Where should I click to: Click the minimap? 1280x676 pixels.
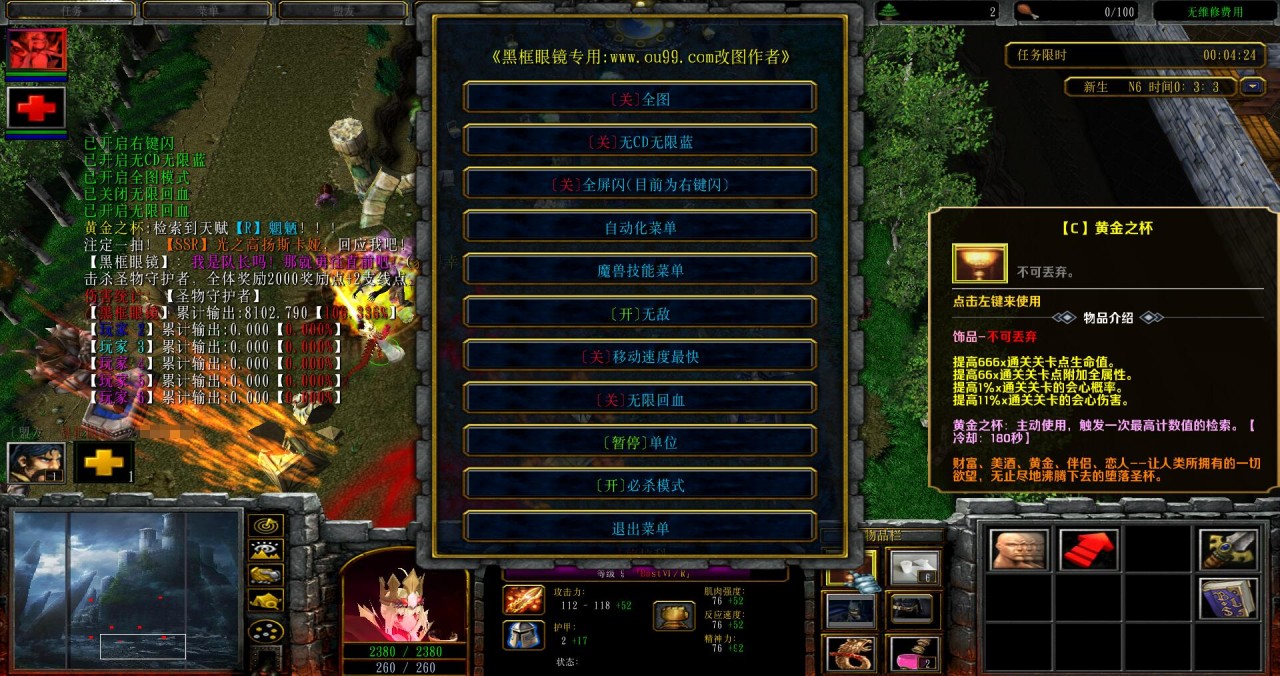tap(127, 588)
